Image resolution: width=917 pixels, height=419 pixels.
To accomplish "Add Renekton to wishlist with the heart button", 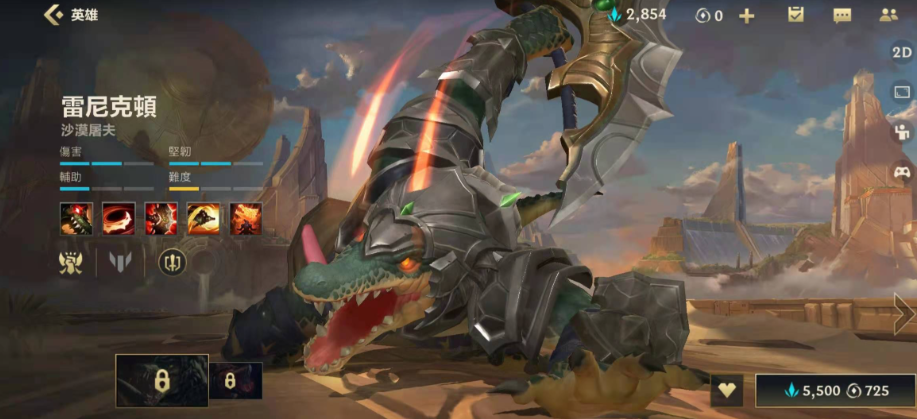I will (728, 391).
